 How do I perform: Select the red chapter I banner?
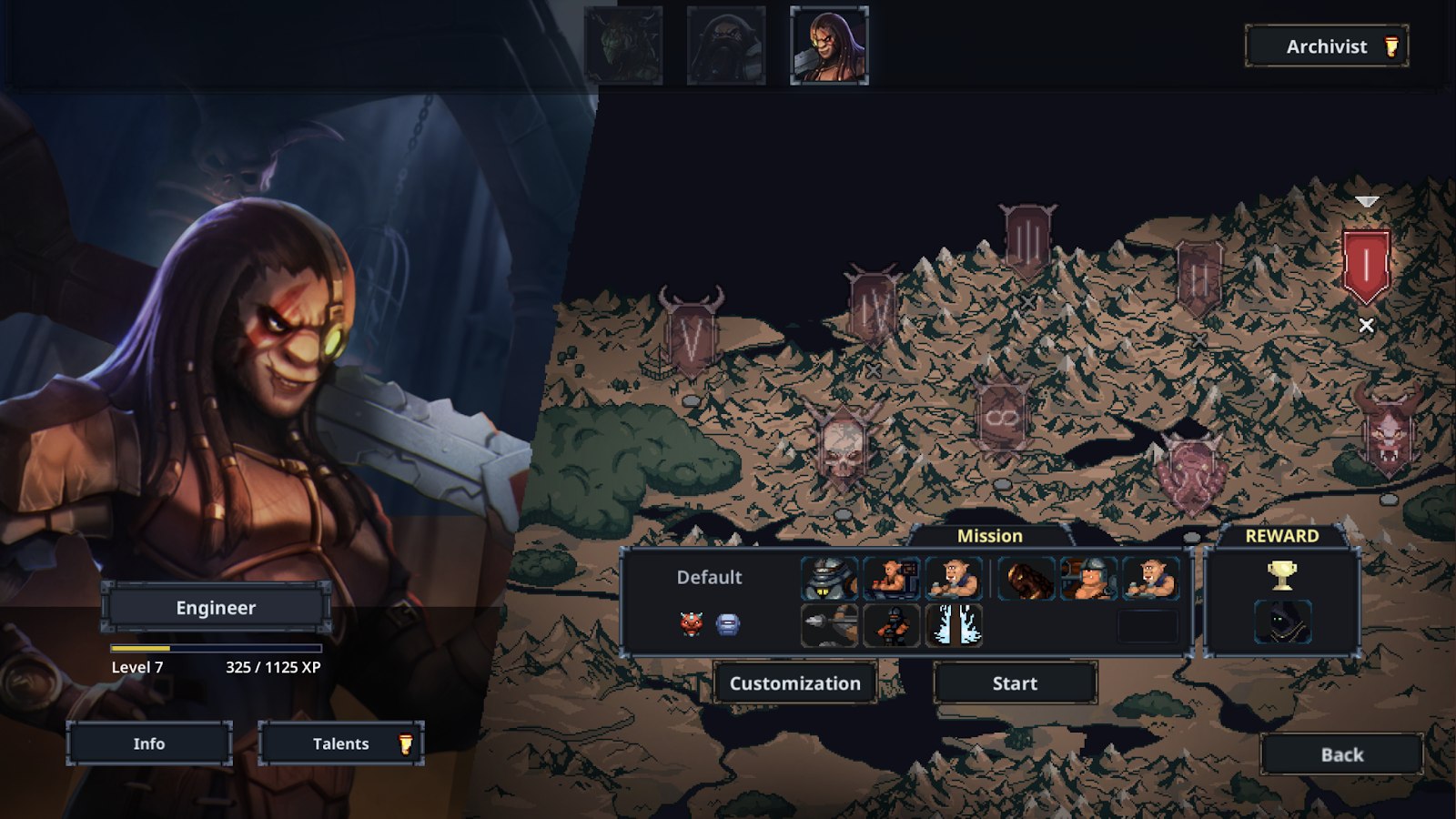point(1366,265)
